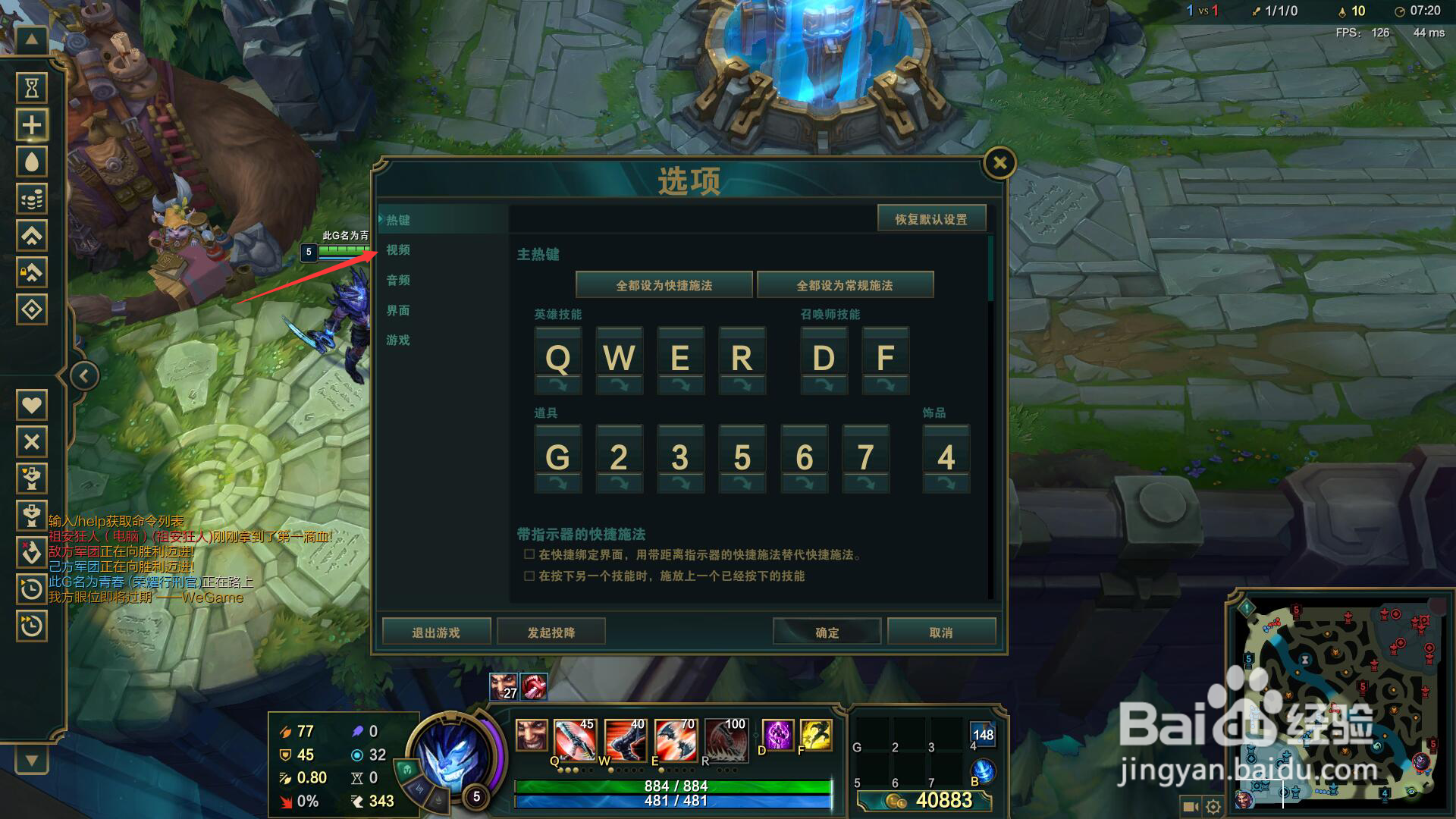The image size is (1456, 819).
Task: Click the X icon in the left sidebar
Action: pyautogui.click(x=31, y=441)
